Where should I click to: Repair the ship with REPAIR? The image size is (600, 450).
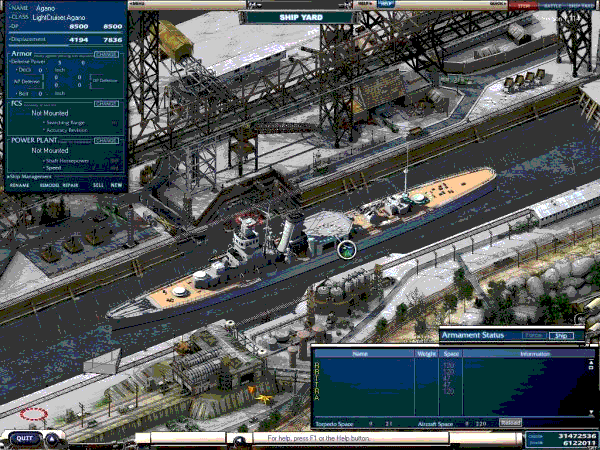pyautogui.click(x=71, y=185)
